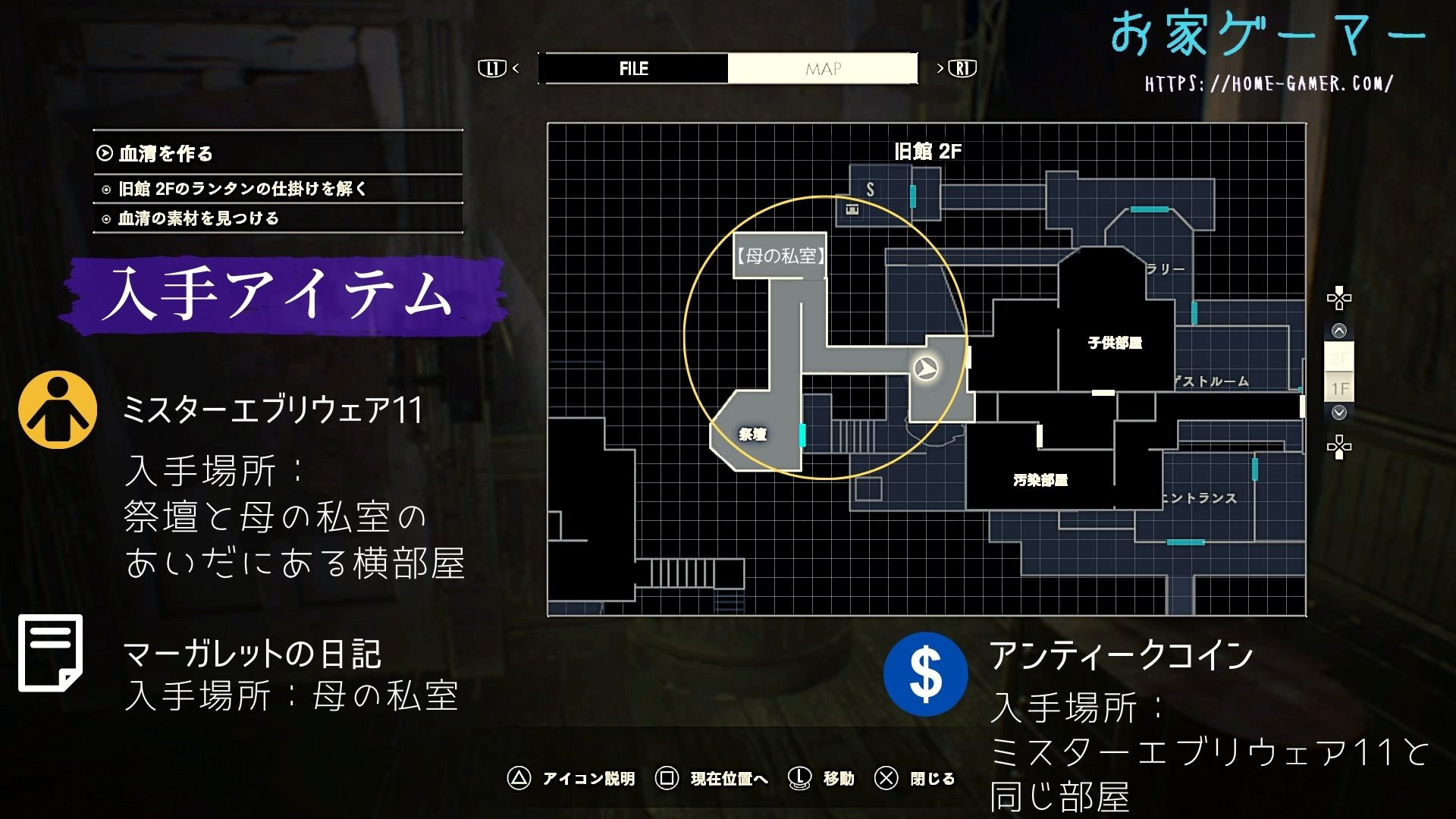Image resolution: width=1456 pixels, height=819 pixels.
Task: Click the right arrow next to R1
Action: (942, 68)
